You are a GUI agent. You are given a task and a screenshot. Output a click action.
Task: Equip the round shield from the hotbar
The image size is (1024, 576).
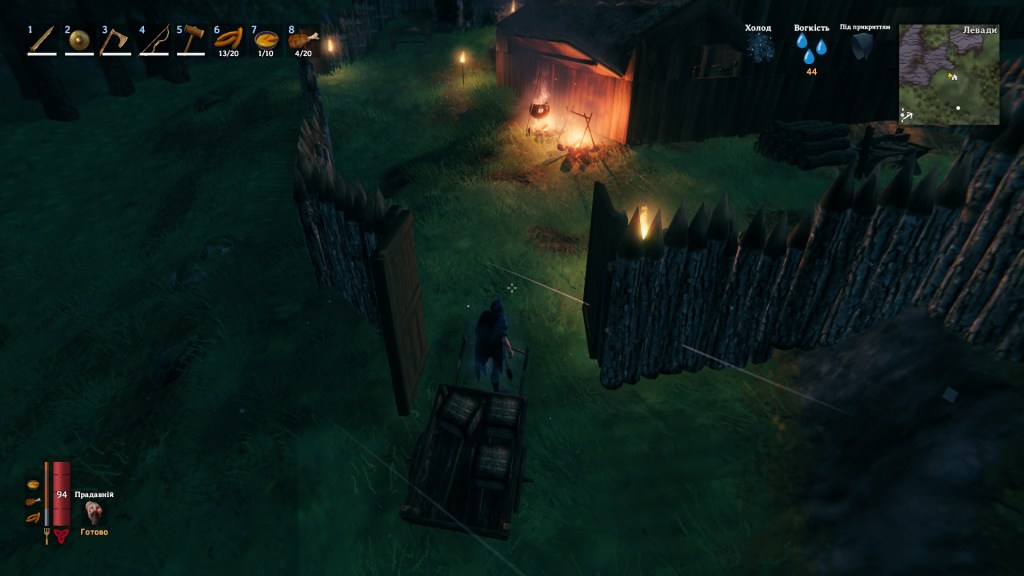point(79,40)
